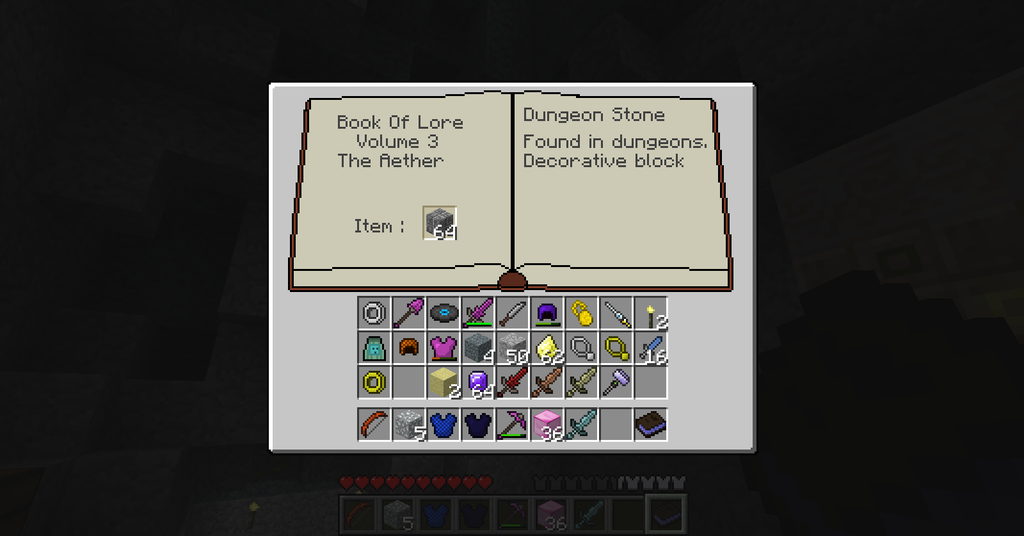
Task: Select the yellow gem stack of 62
Action: (546, 348)
